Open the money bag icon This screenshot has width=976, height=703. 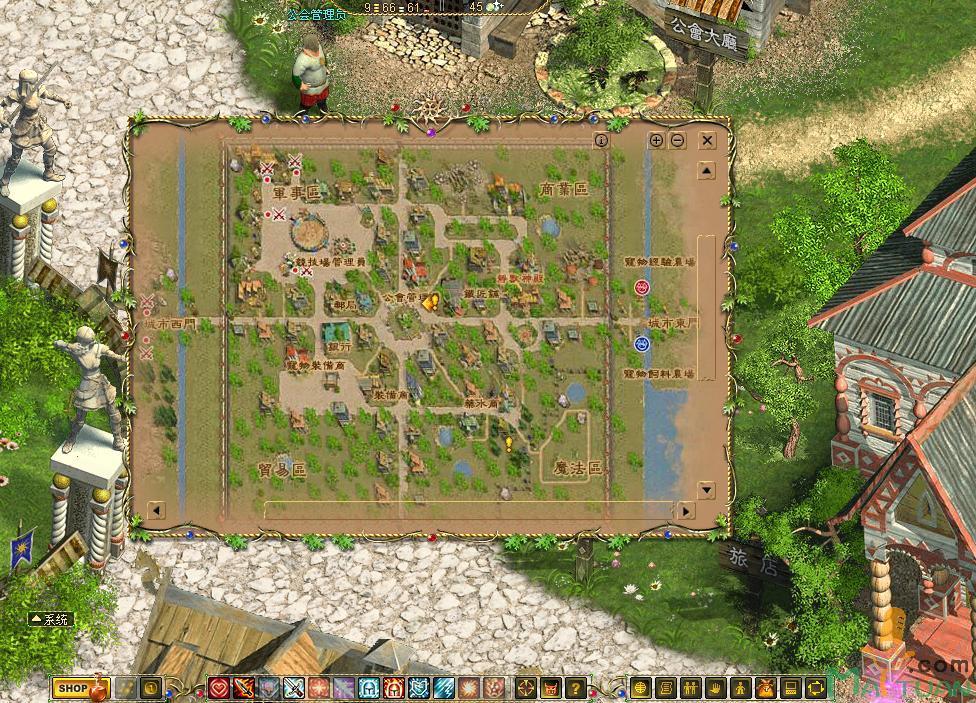pyautogui.click(x=765, y=688)
